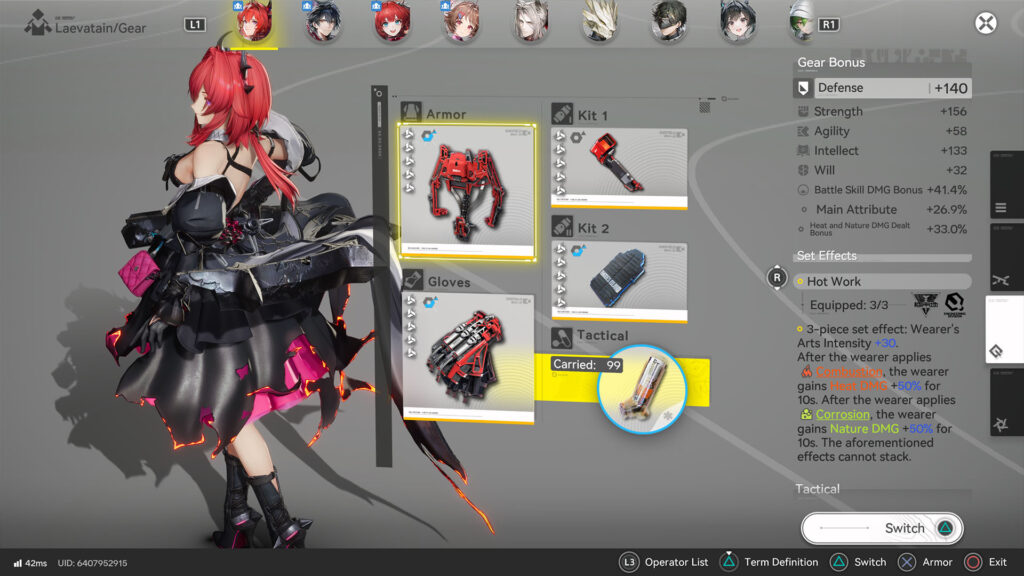Close the gear screen with the X button

pos(986,24)
